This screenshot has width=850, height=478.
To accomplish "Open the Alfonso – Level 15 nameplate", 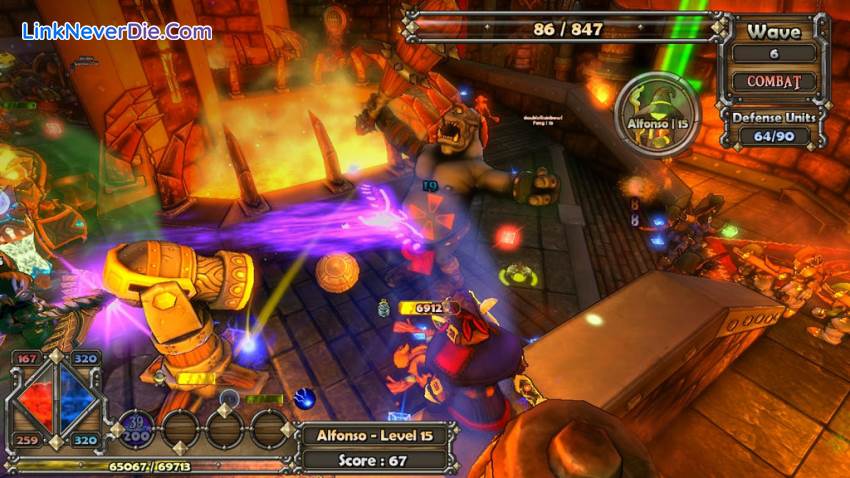I will [x=375, y=435].
